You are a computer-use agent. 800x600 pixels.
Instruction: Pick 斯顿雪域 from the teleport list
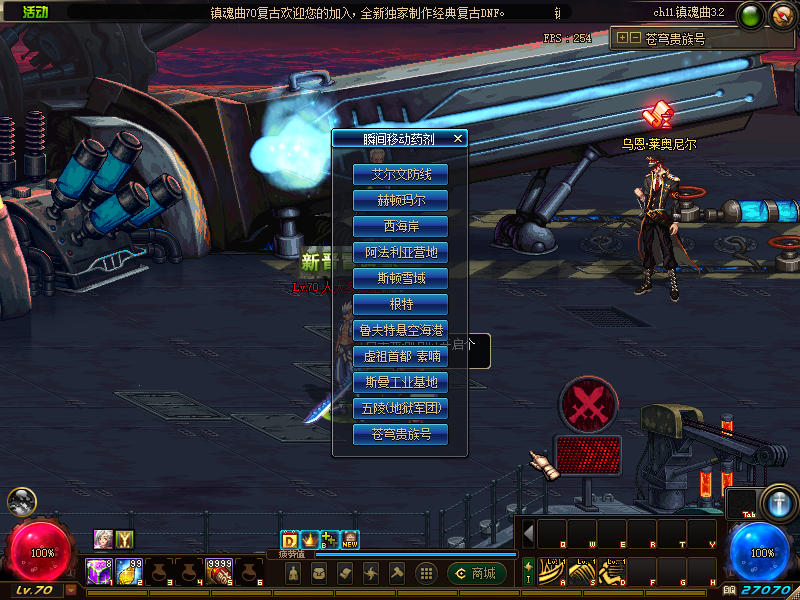[x=400, y=278]
